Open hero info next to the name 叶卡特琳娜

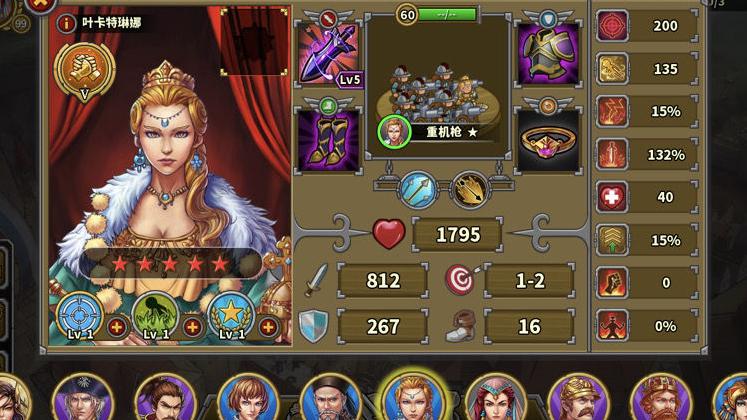click(x=68, y=23)
